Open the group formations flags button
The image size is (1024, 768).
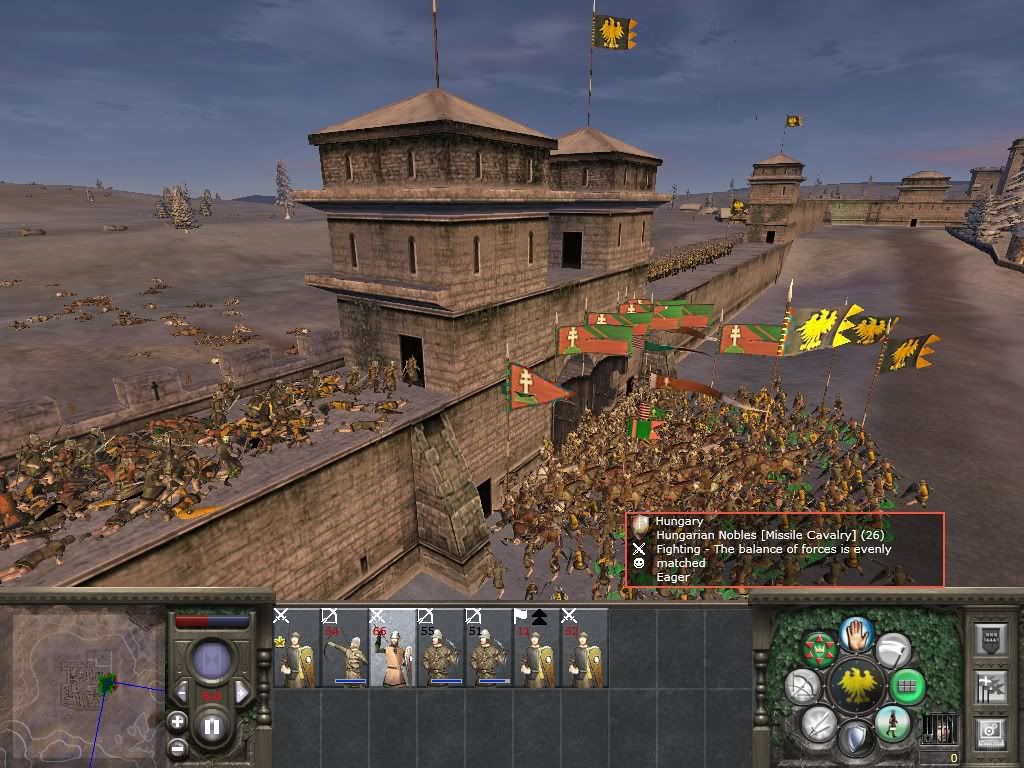coord(990,687)
